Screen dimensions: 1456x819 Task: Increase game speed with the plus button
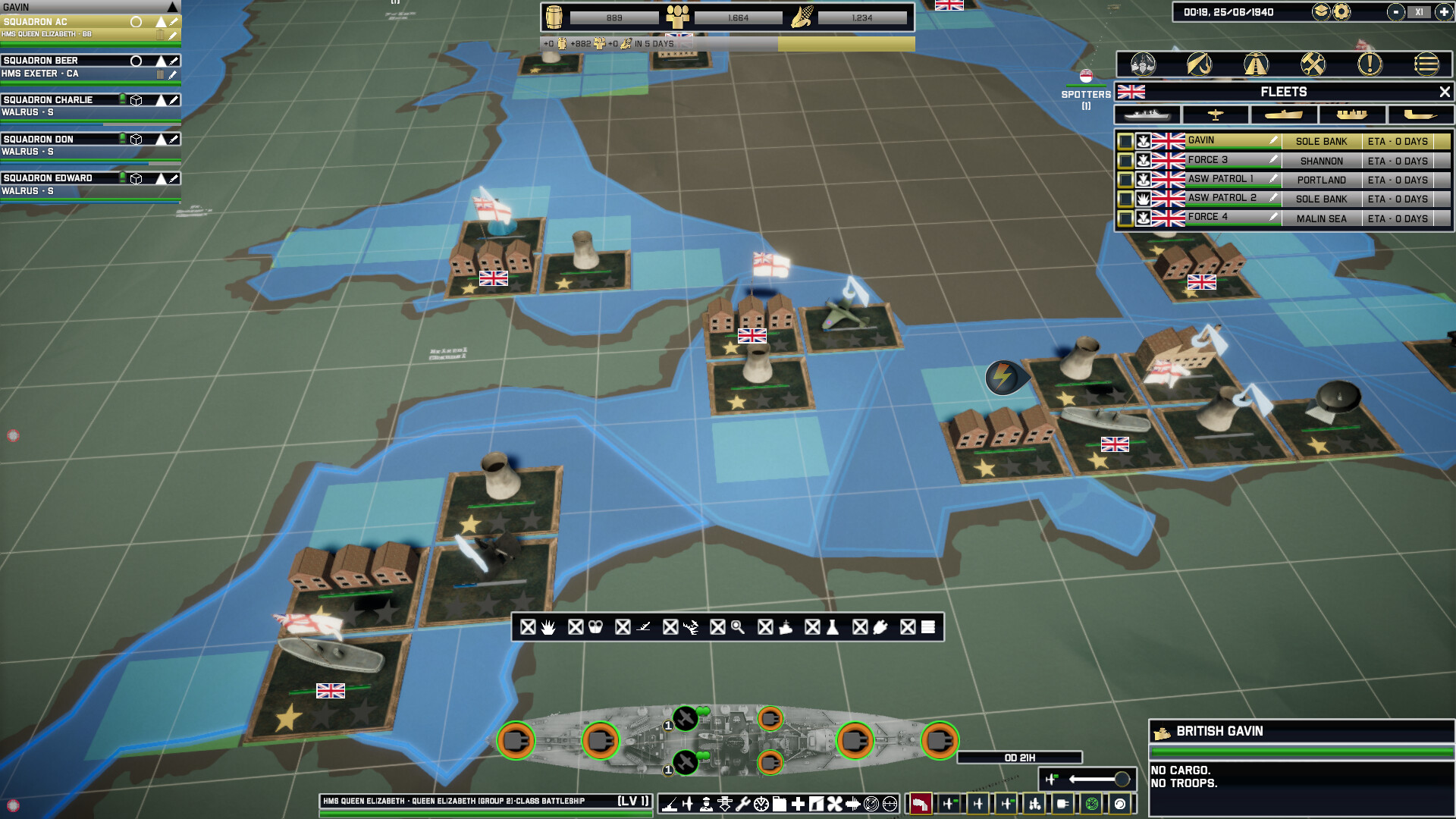click(1443, 12)
